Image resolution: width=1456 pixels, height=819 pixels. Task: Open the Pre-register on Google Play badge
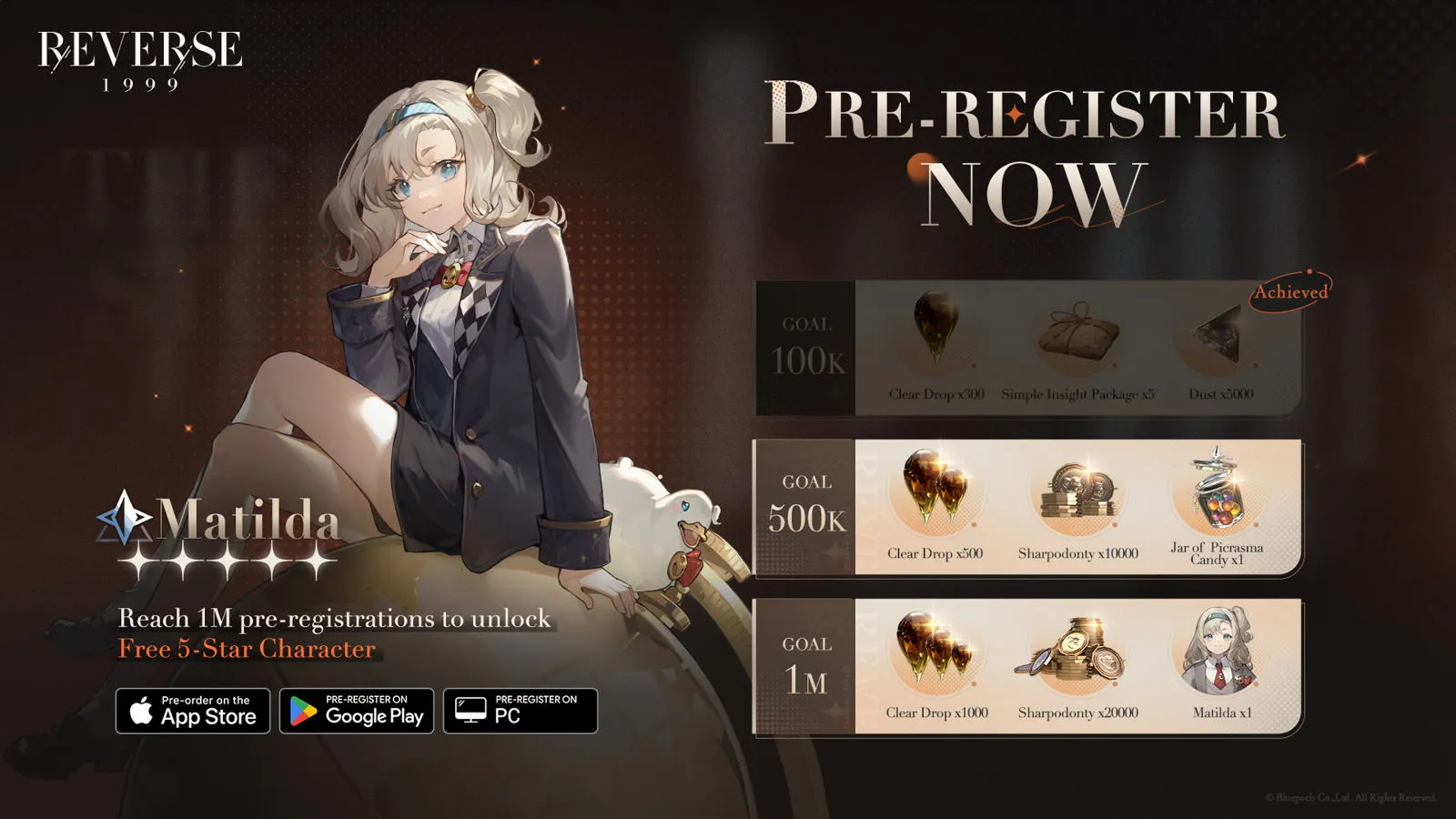(x=357, y=711)
